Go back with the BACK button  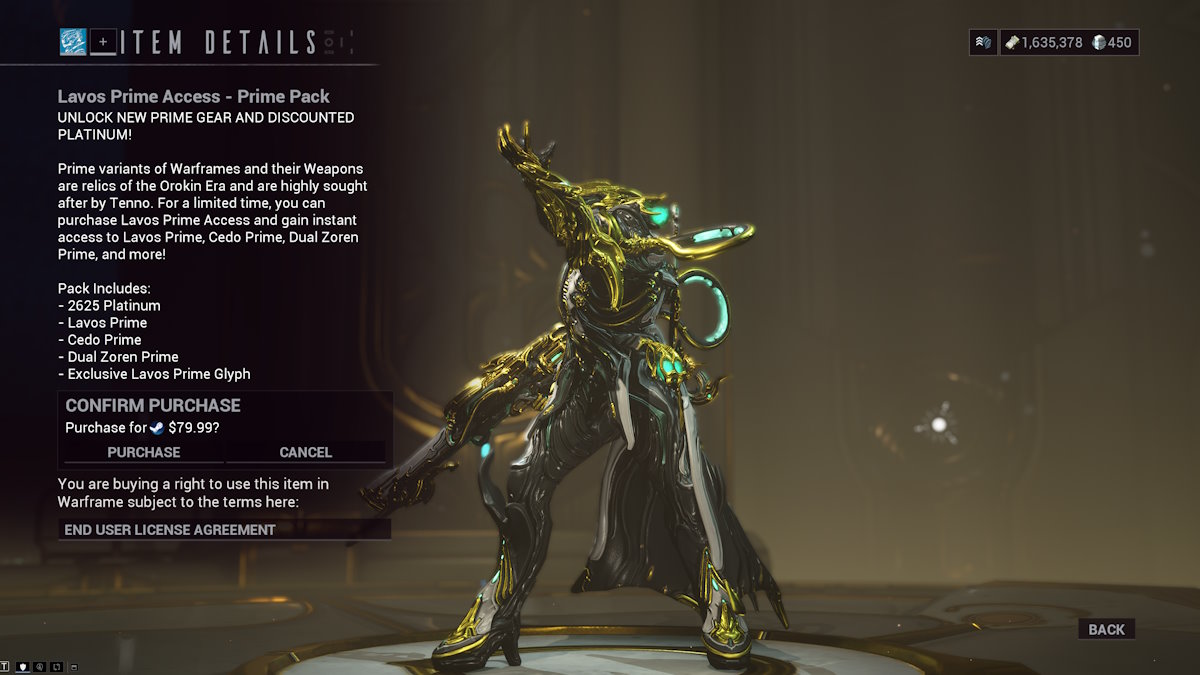point(1106,629)
